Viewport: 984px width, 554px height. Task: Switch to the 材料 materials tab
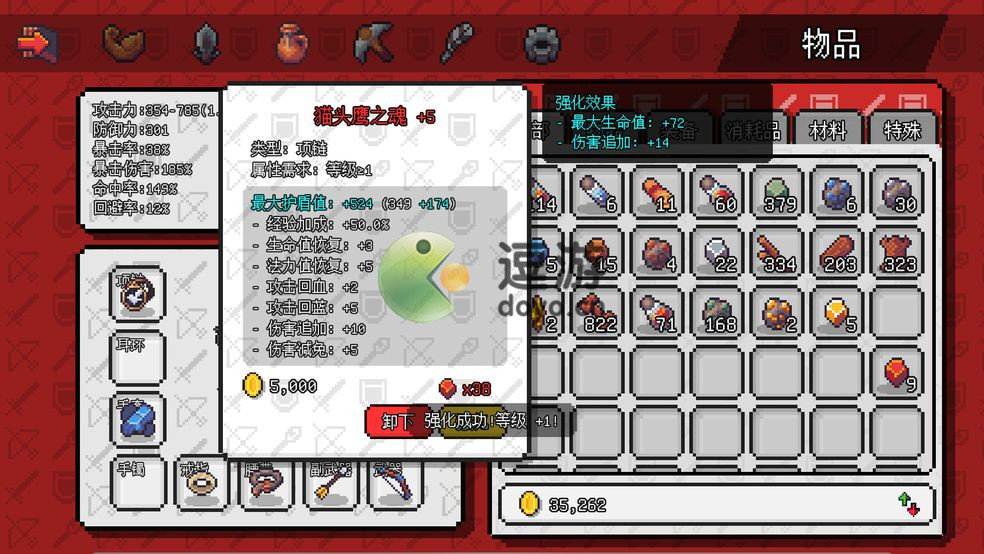pos(827,130)
